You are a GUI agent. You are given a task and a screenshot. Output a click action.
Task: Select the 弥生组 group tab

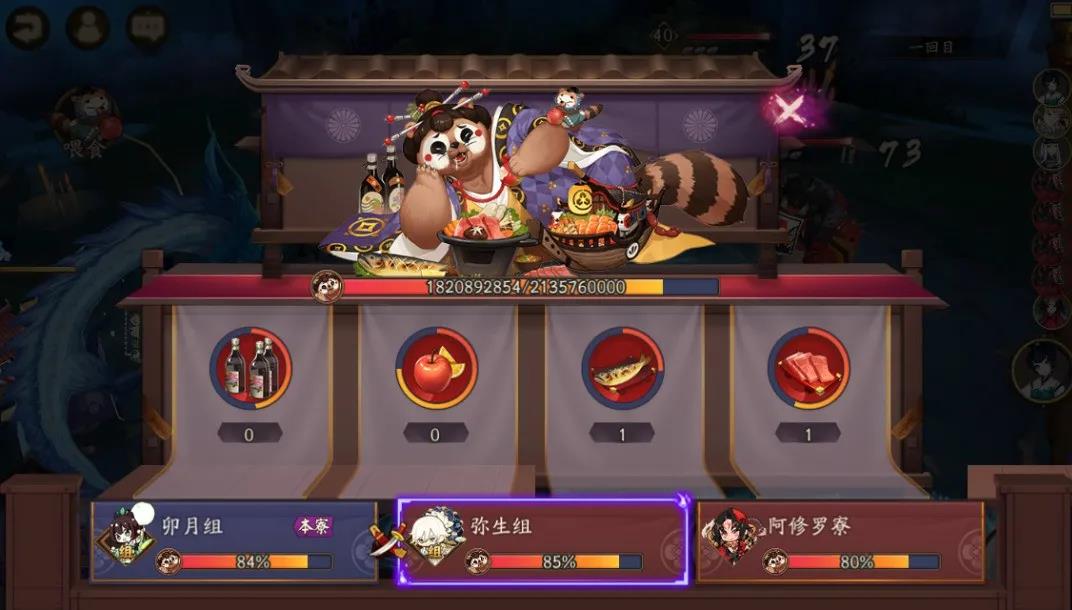(x=543, y=541)
